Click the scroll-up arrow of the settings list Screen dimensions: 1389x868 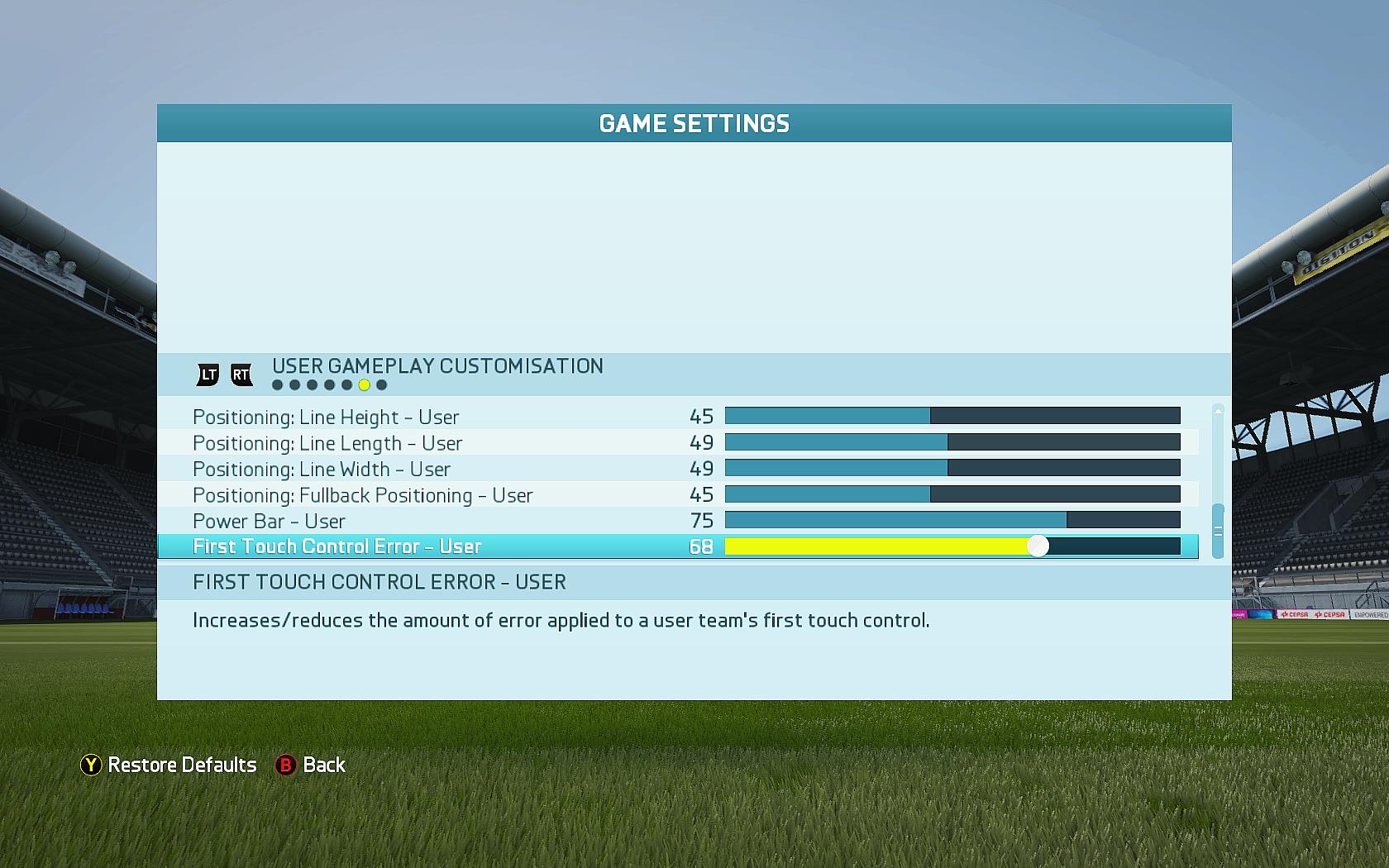pos(1218,410)
